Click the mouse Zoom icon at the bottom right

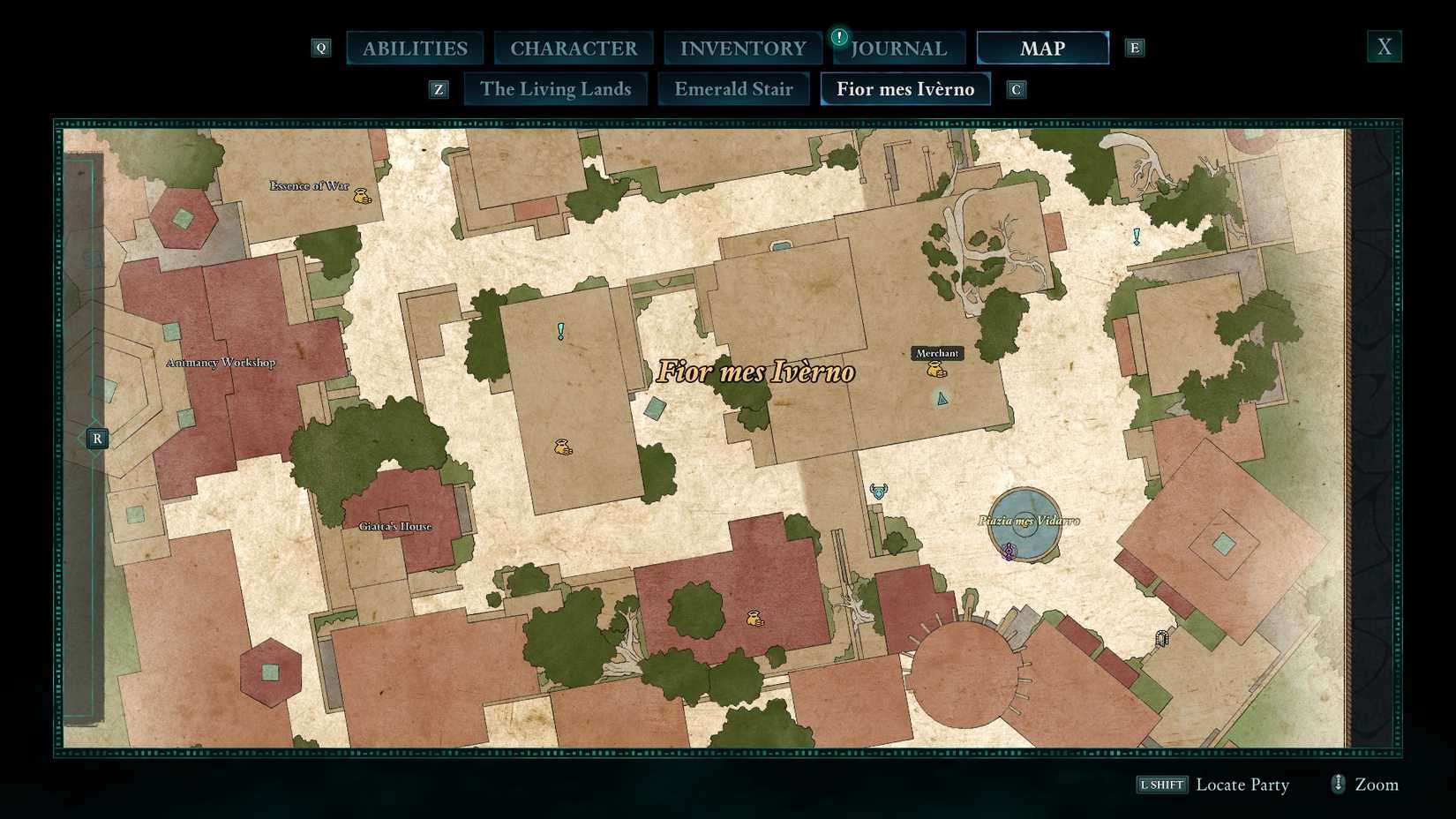1337,784
